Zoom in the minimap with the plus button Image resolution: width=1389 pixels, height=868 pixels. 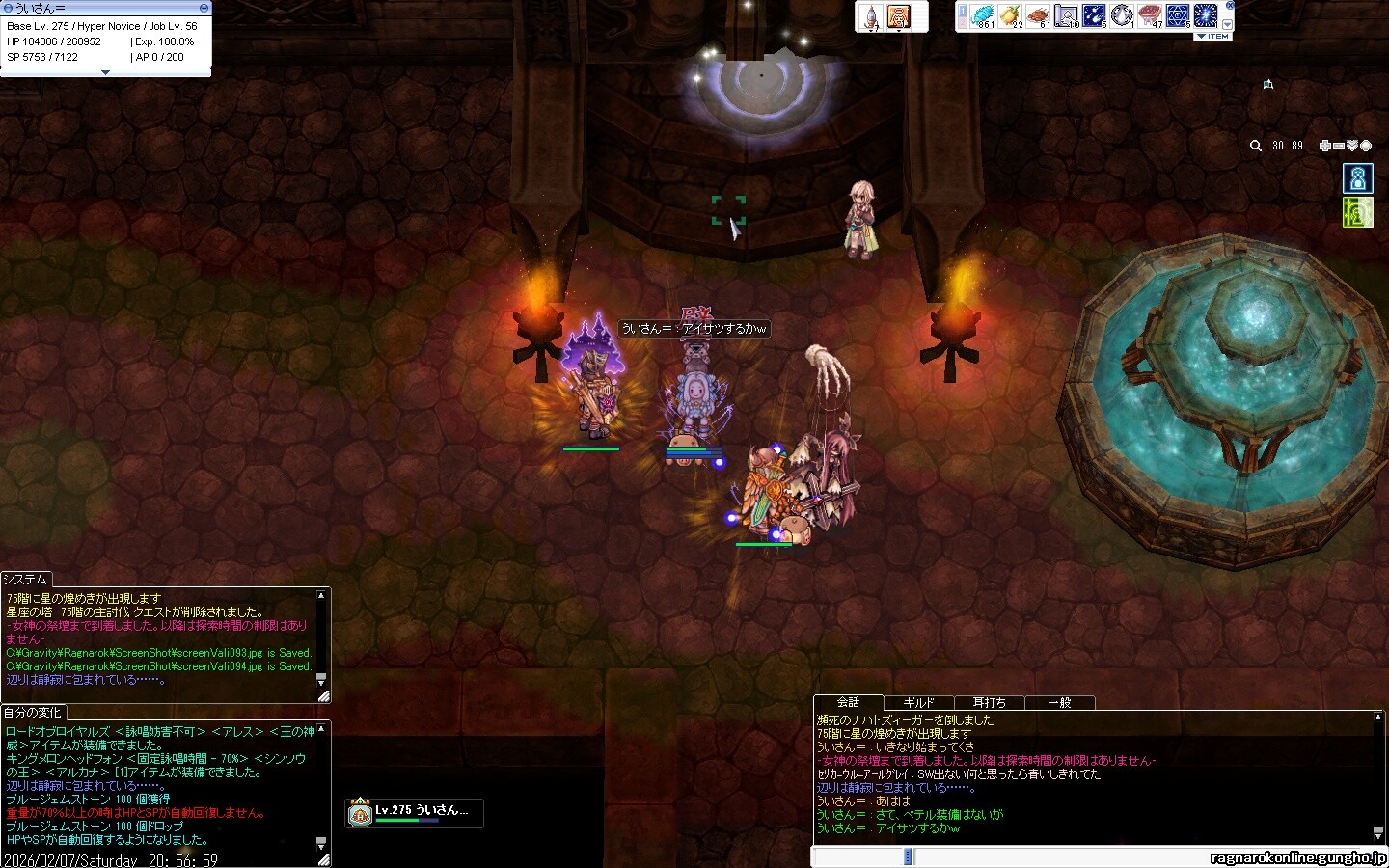tap(1325, 146)
